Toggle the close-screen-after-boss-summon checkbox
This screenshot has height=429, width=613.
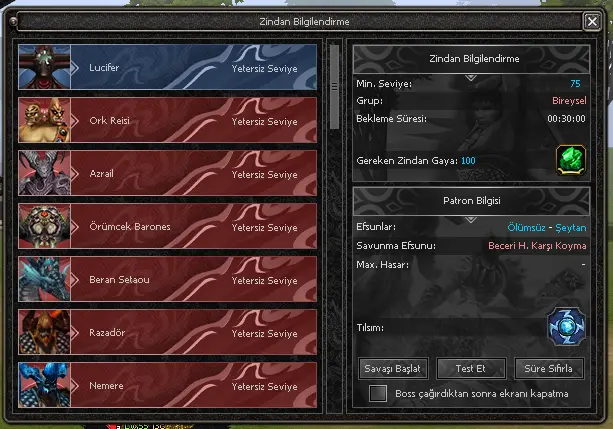(378, 394)
